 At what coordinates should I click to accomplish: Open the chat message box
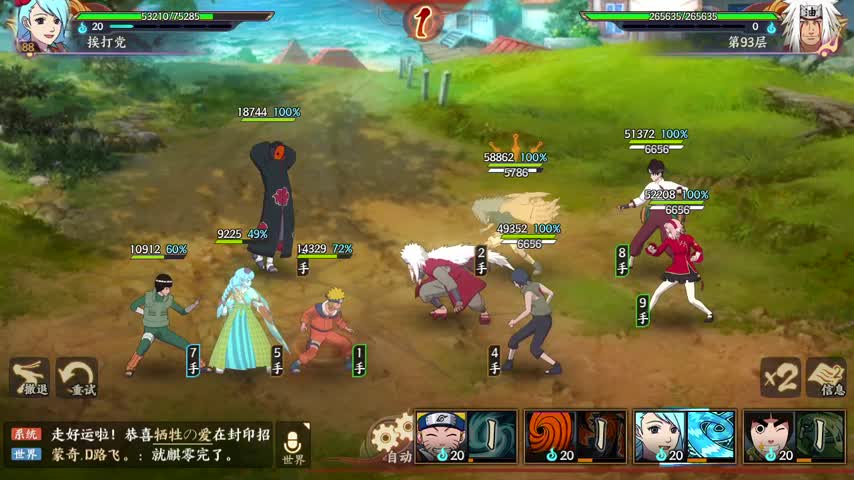140,445
